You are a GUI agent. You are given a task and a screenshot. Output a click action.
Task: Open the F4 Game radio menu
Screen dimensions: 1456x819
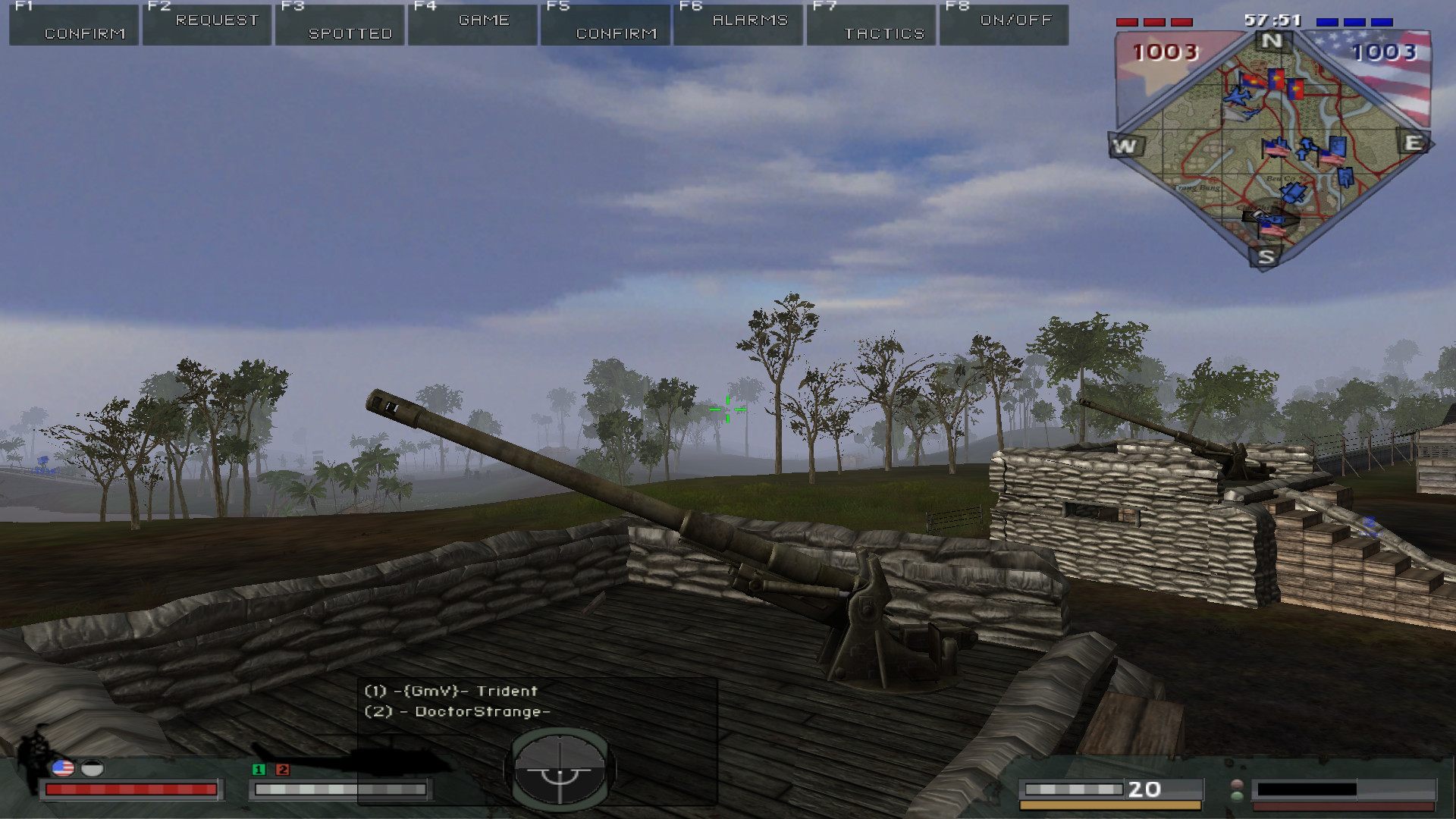click(x=473, y=25)
